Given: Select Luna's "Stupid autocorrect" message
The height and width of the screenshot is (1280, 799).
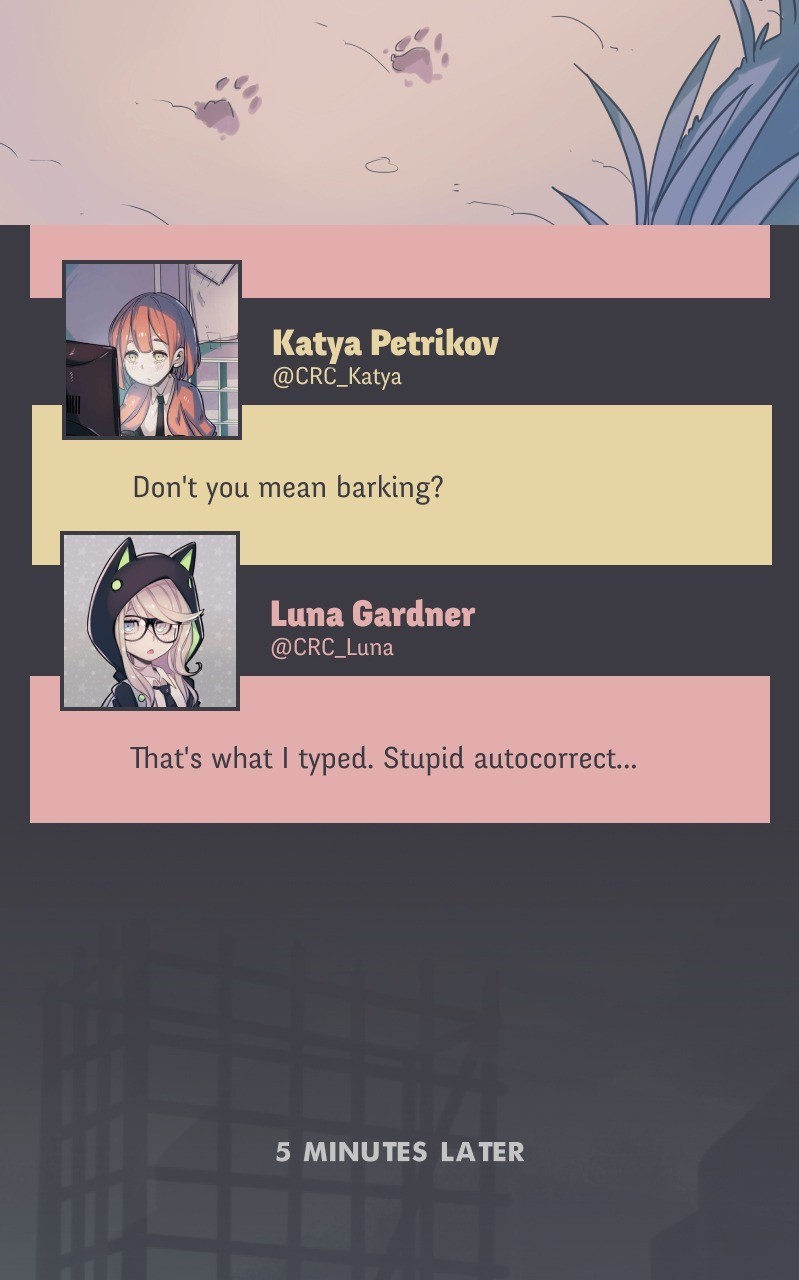Looking at the screenshot, I should pos(383,758).
